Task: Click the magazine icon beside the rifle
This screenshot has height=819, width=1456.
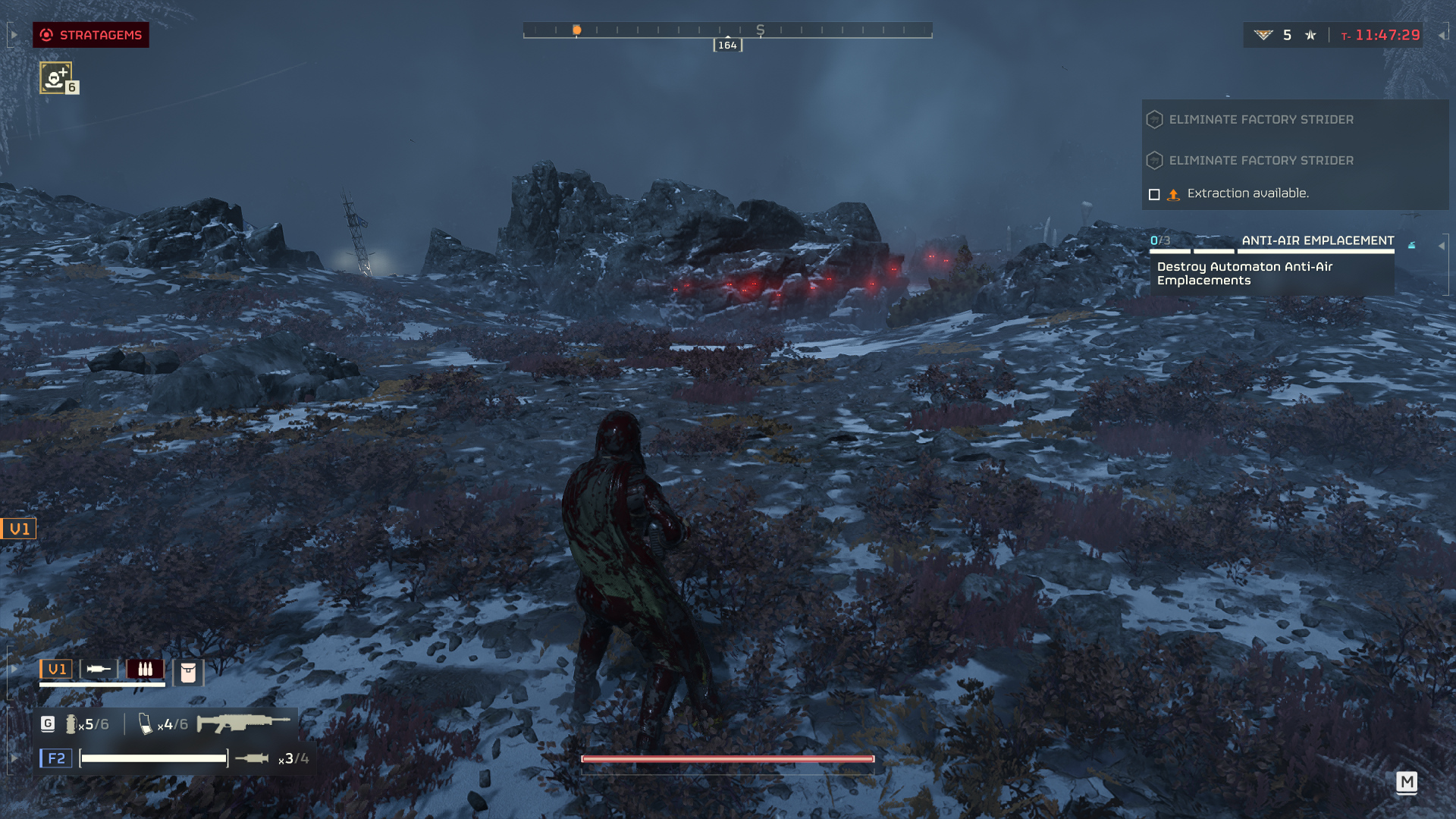Action: click(145, 724)
